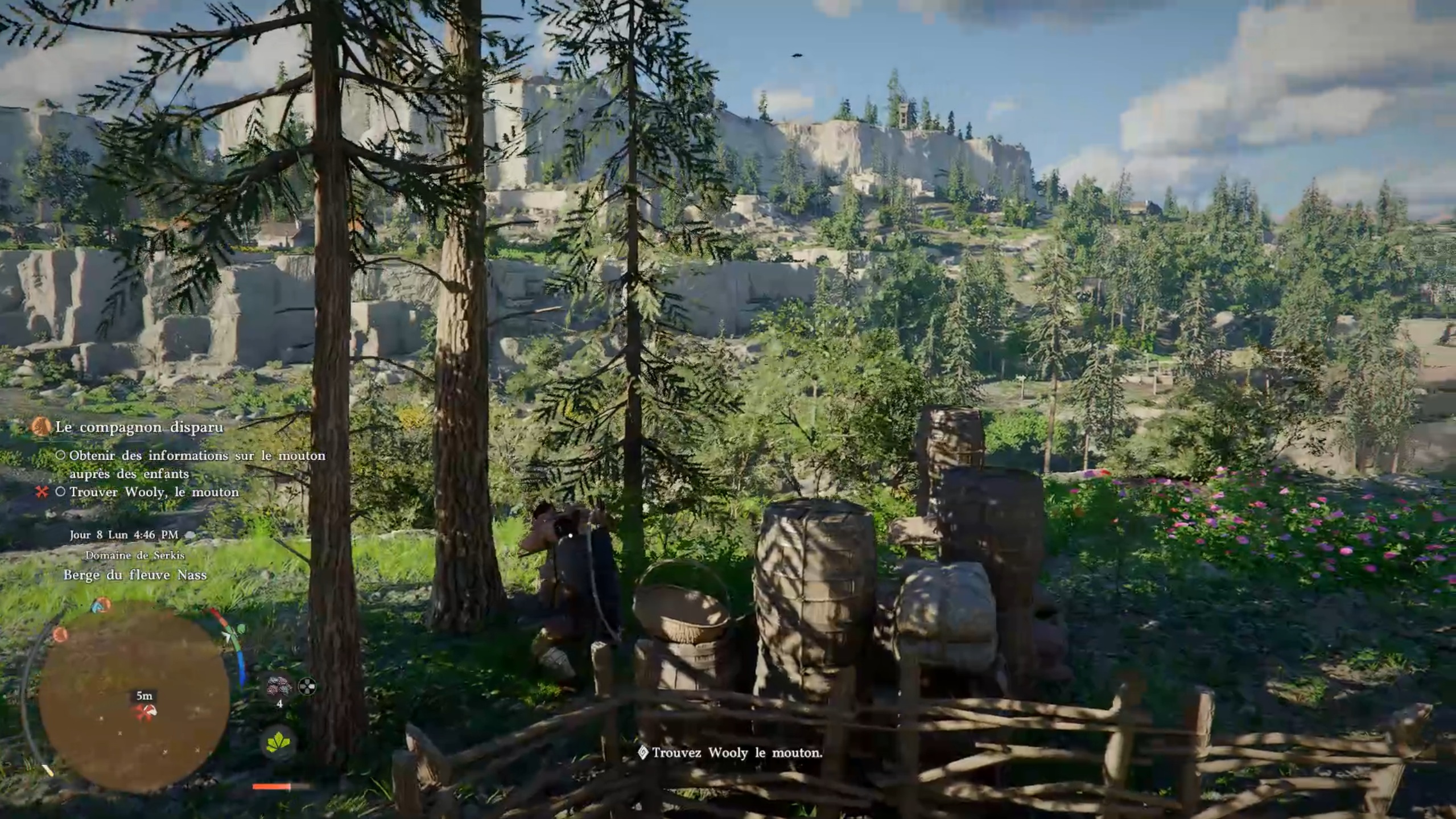Viewport: 1456px width, 819px height.
Task: Activate the green leaf ability icon
Action: pos(278,742)
